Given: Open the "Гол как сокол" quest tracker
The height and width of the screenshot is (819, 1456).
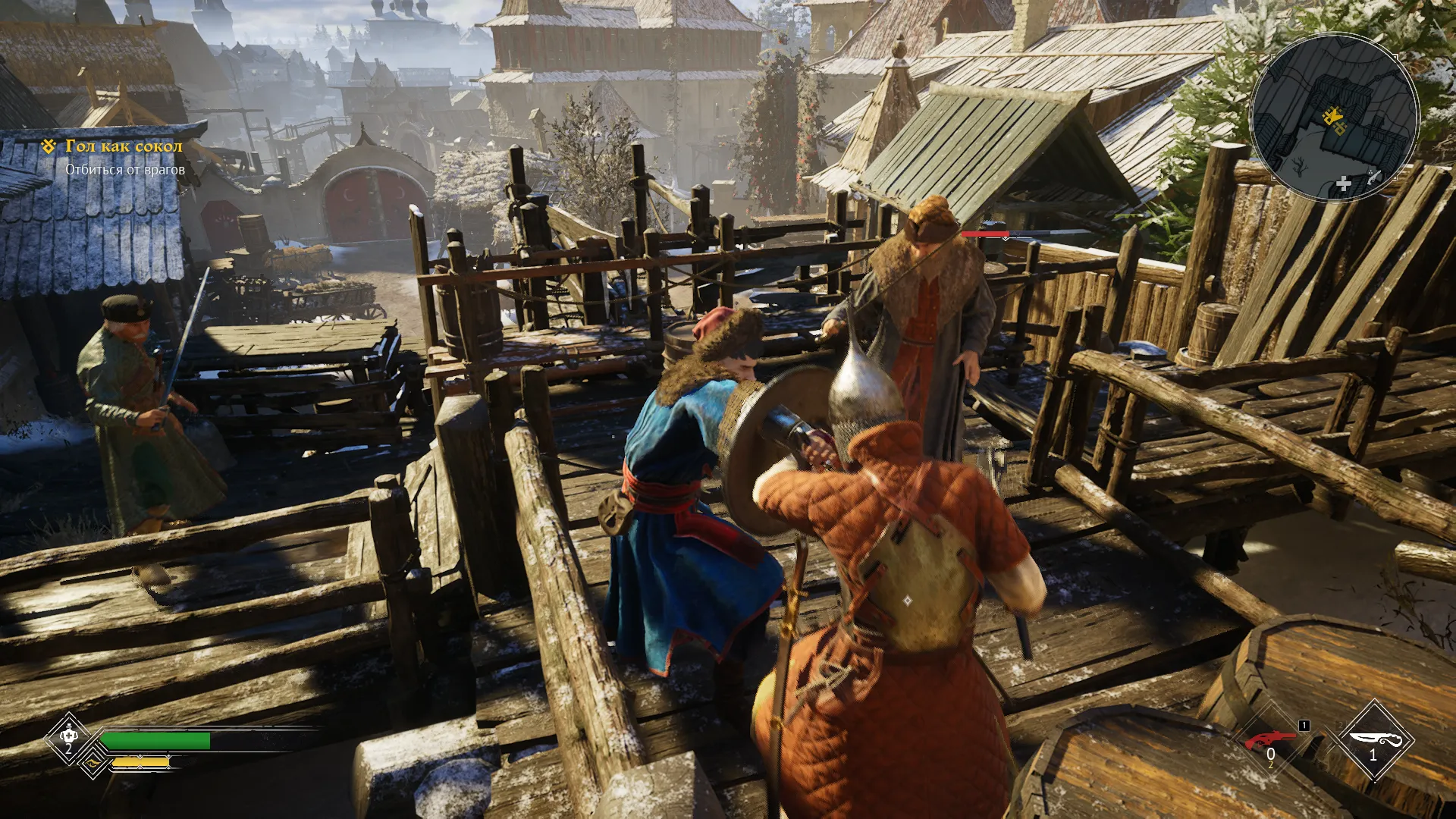Looking at the screenshot, I should pyautogui.click(x=124, y=146).
